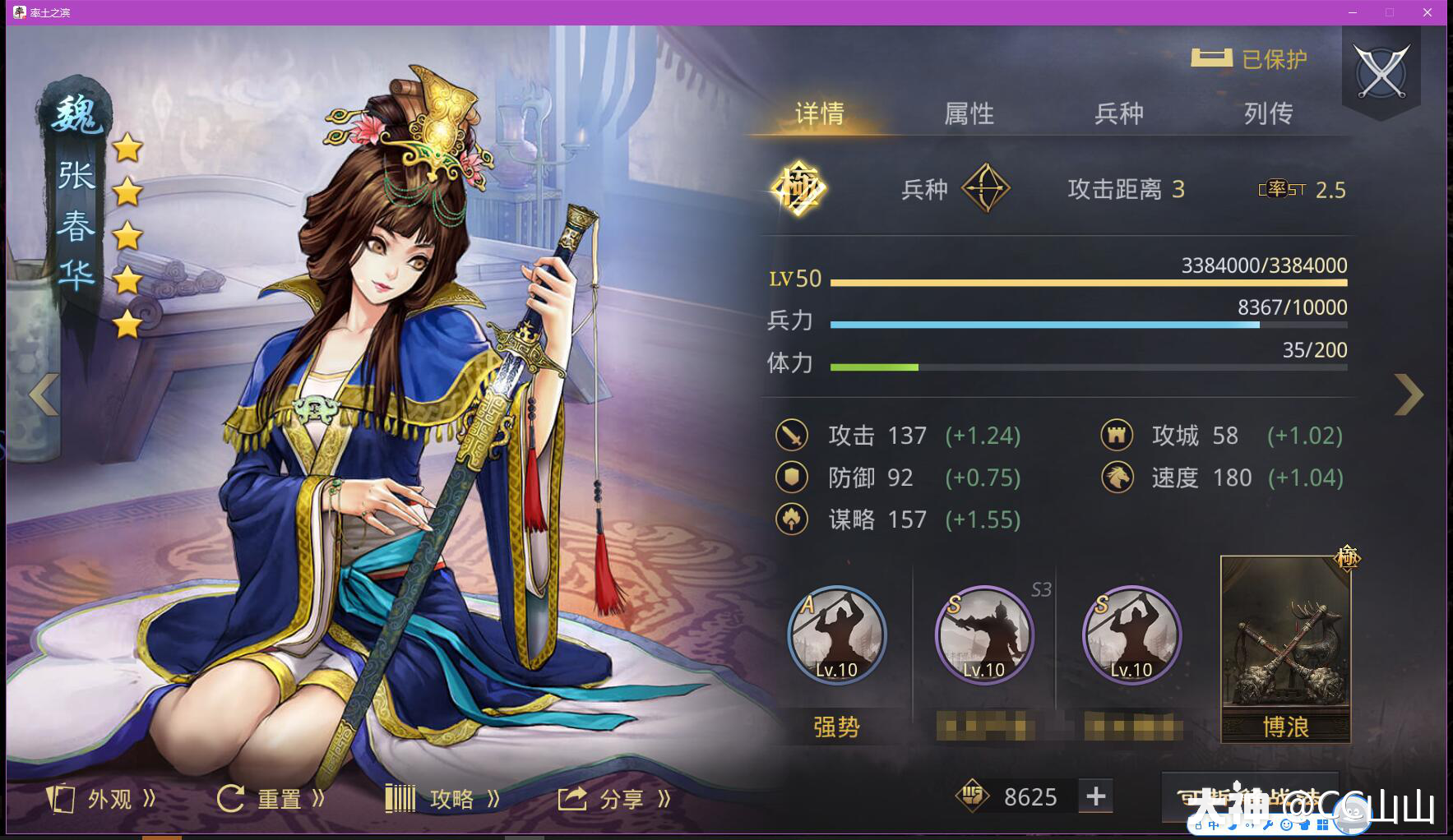Select the 强势 Lv.10 skill
1453x840 pixels.
836,637
